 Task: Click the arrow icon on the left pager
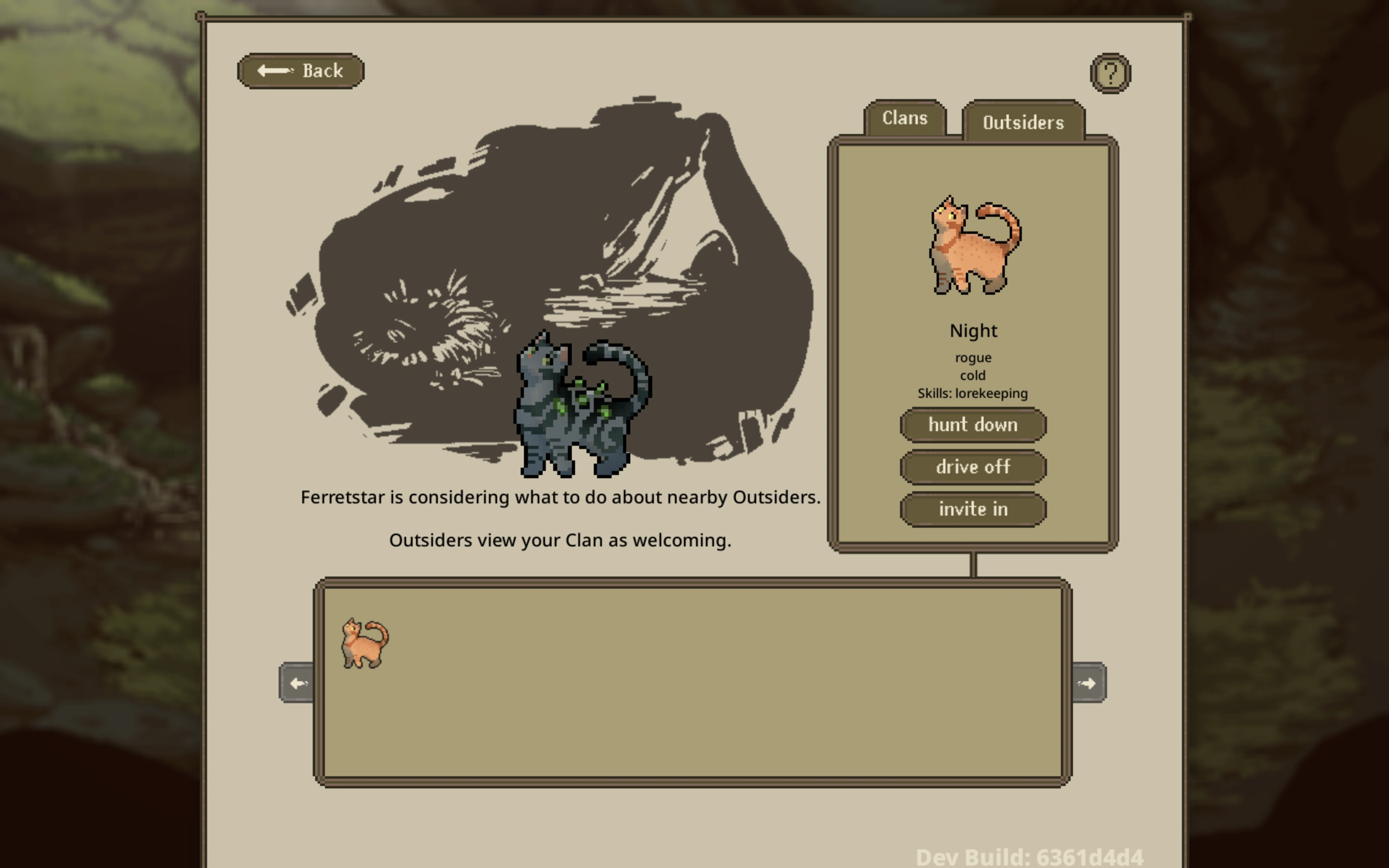tap(297, 683)
